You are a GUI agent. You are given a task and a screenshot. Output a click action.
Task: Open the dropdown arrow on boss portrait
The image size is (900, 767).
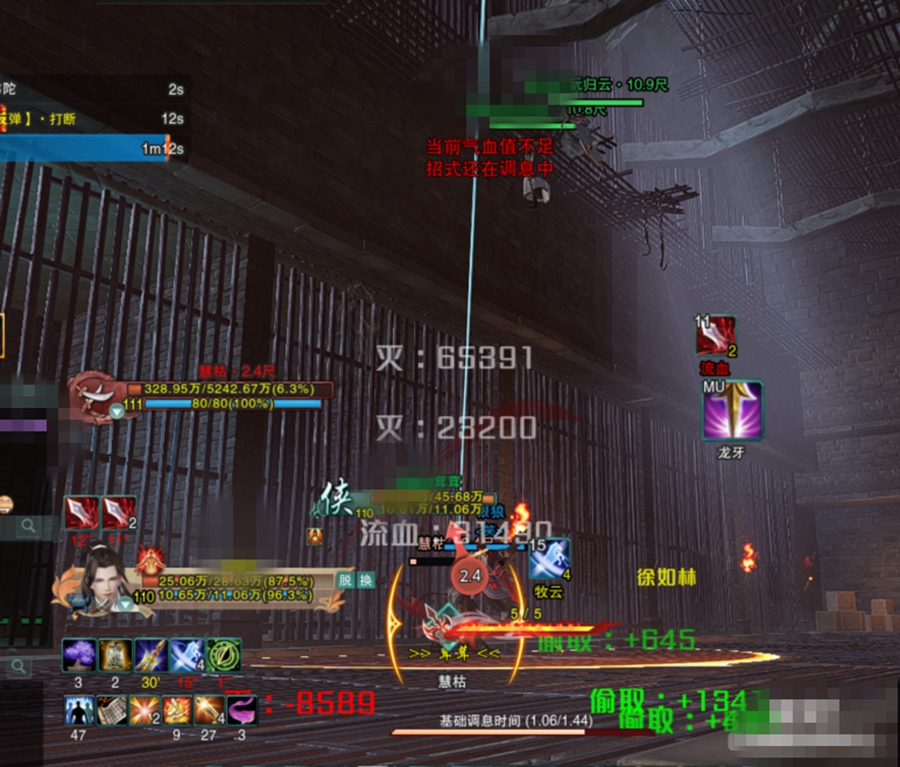click(x=117, y=411)
